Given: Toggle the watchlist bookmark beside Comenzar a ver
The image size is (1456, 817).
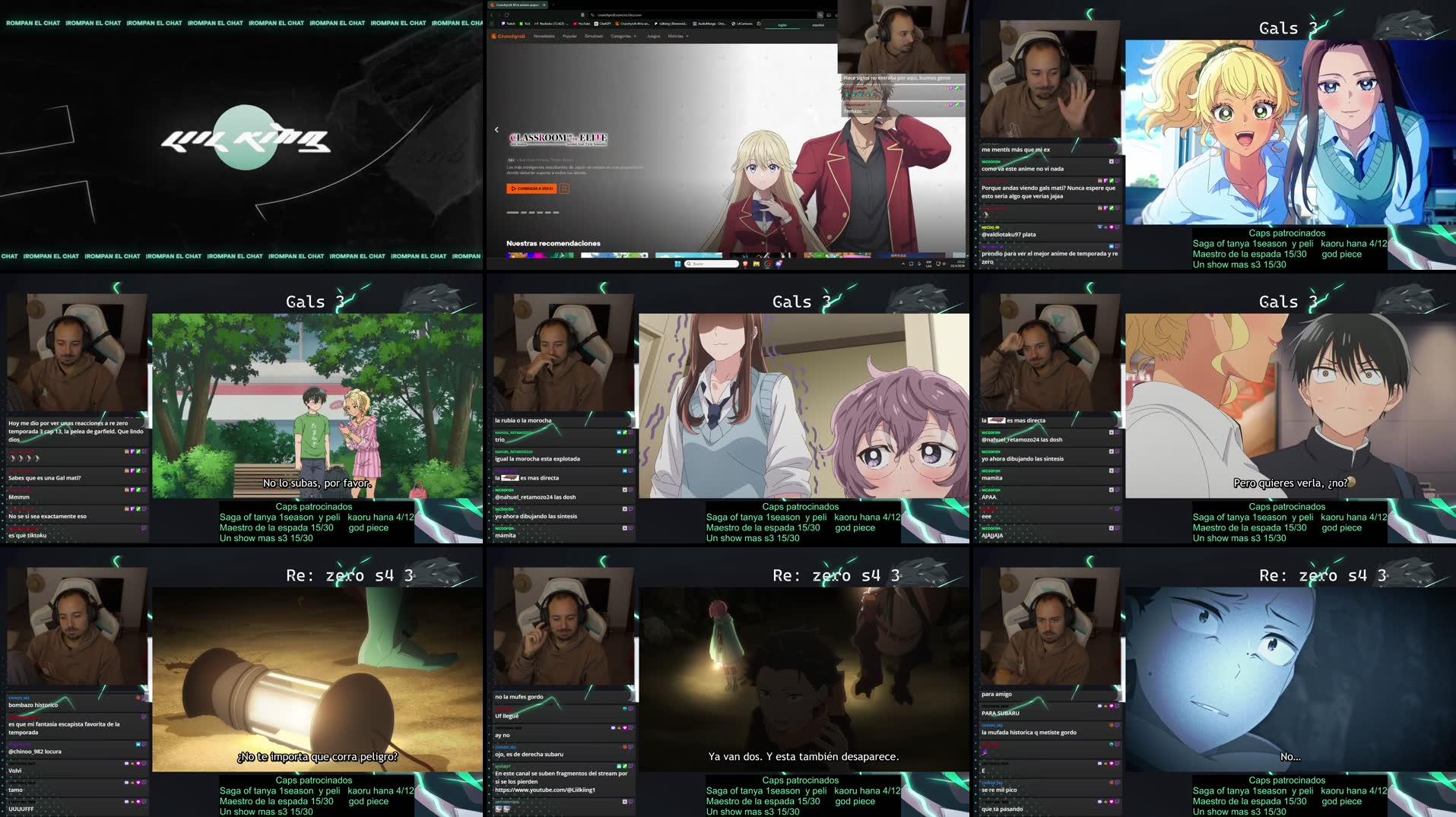Looking at the screenshot, I should tap(566, 188).
